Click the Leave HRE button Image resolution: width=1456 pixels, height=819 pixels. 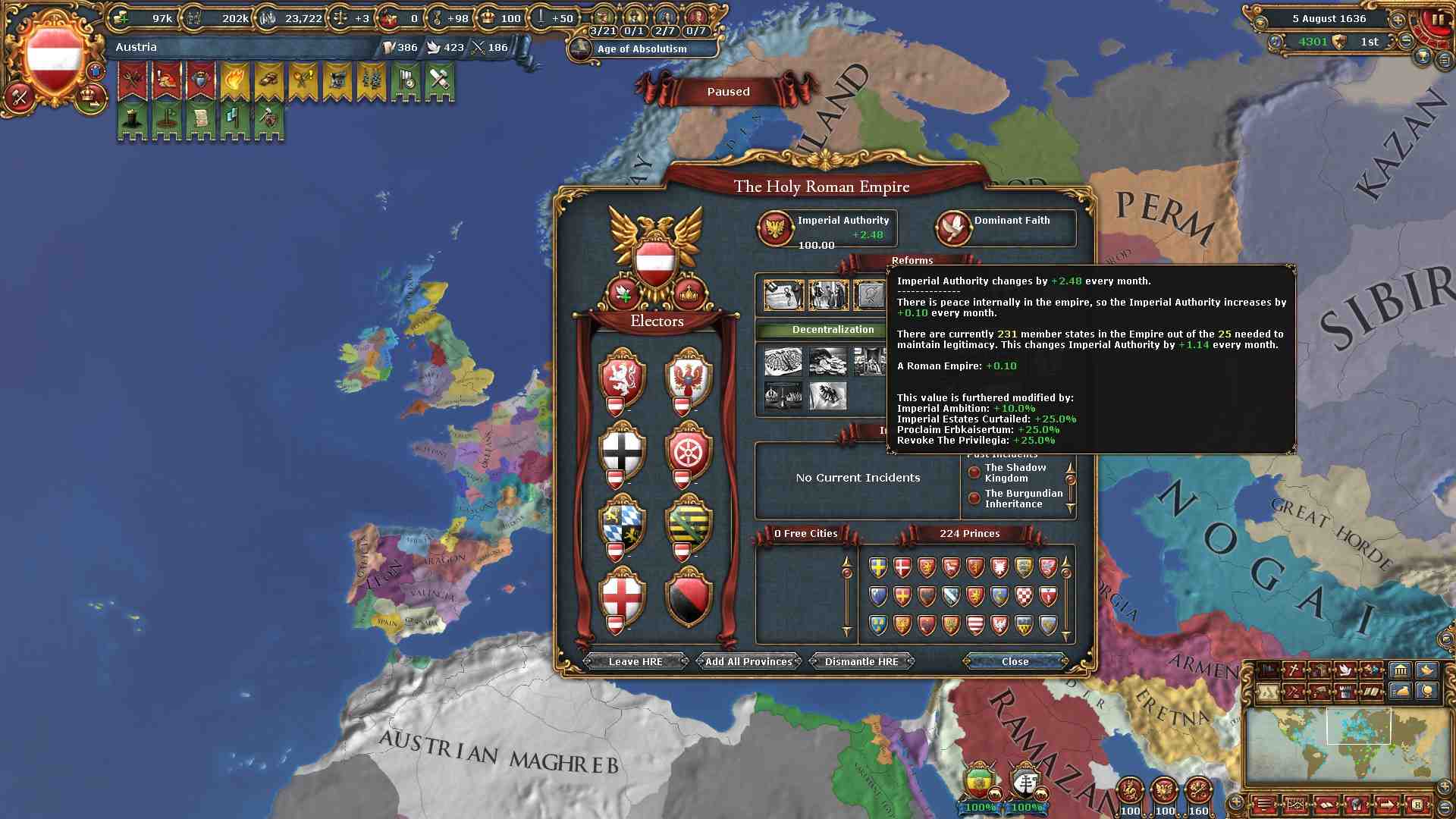pos(635,661)
